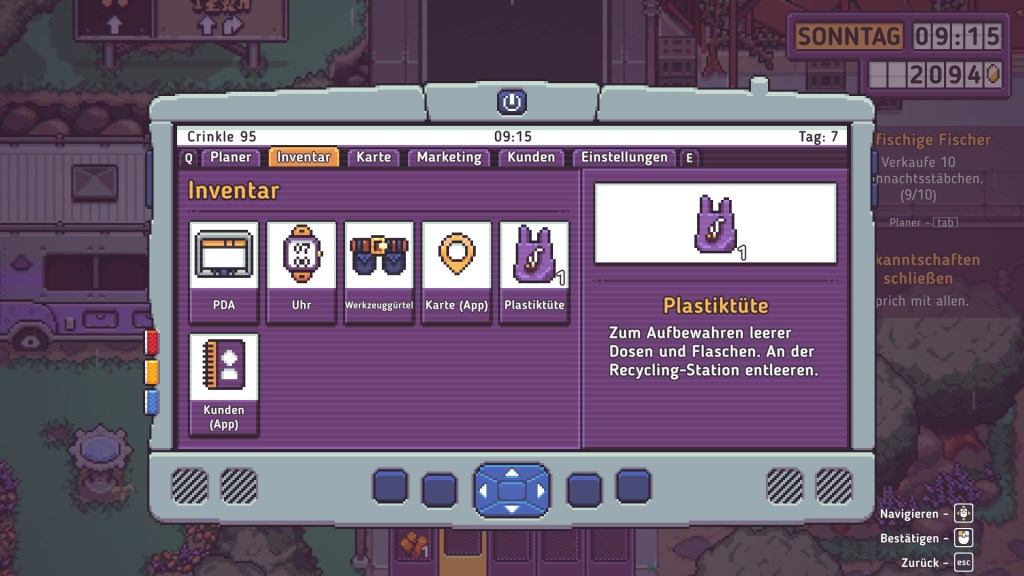The width and height of the screenshot is (1024, 576).
Task: Open the Karte (App) item
Action: [456, 272]
